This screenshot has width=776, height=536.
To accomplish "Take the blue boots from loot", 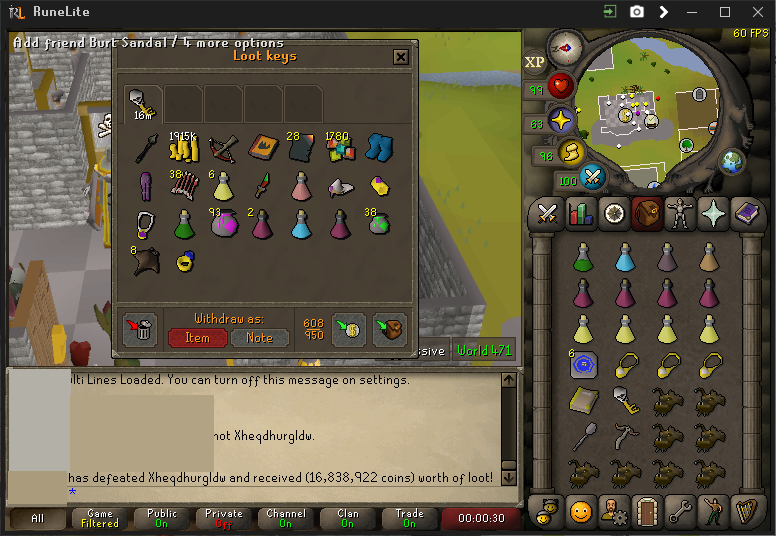I will point(379,148).
